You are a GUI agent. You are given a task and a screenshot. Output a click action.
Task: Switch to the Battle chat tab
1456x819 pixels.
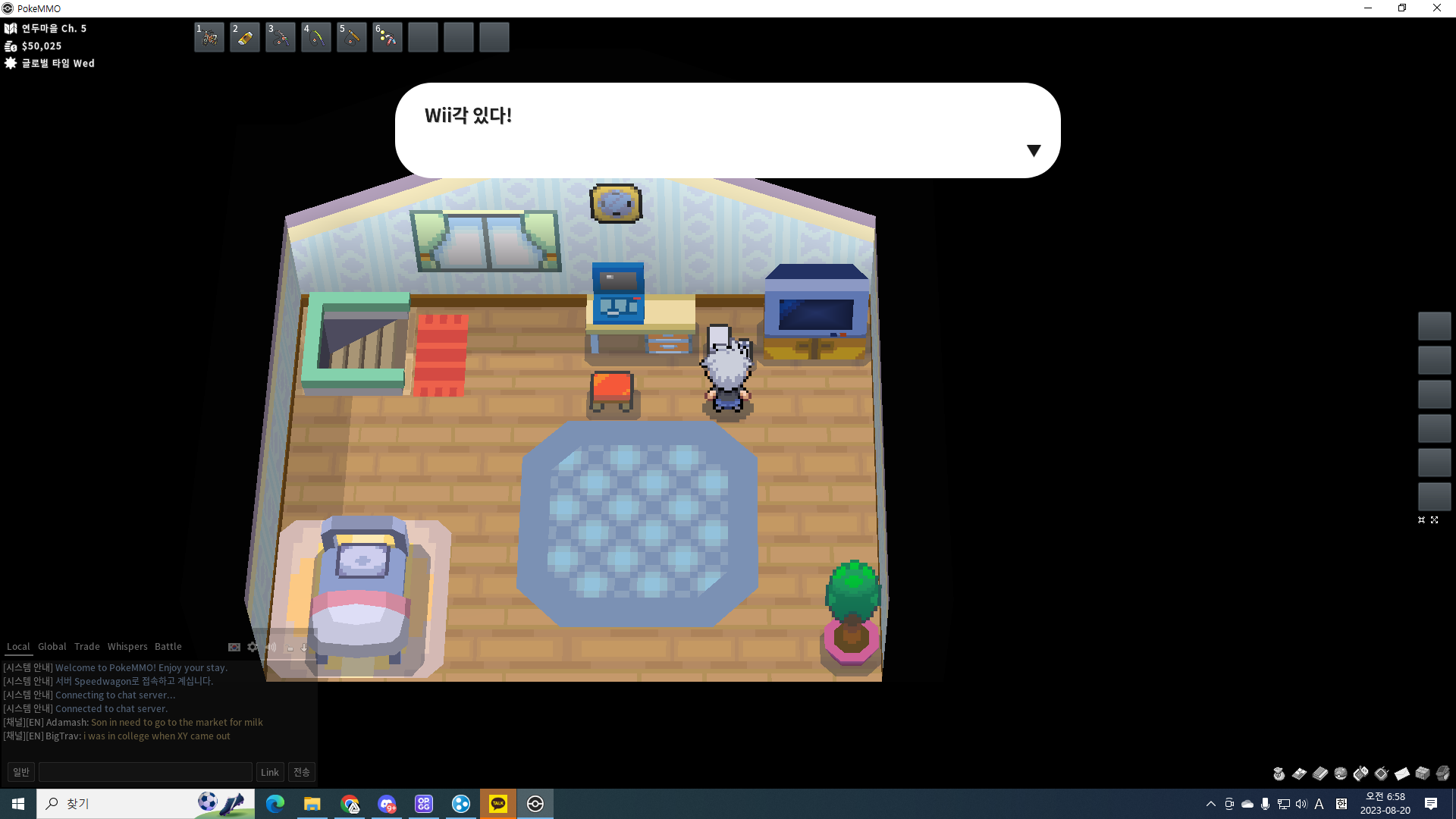[168, 647]
